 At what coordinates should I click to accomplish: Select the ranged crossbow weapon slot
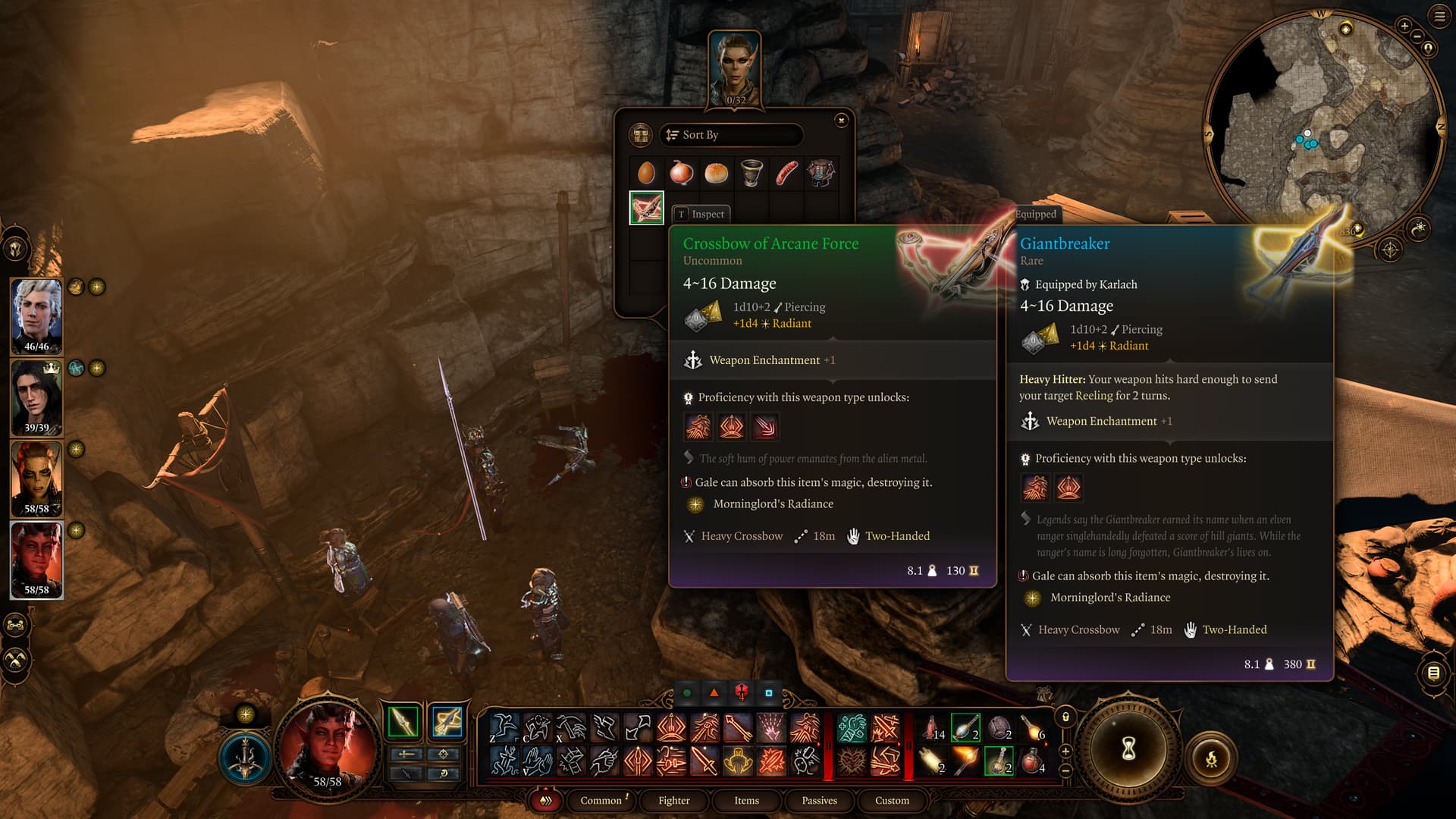(447, 722)
